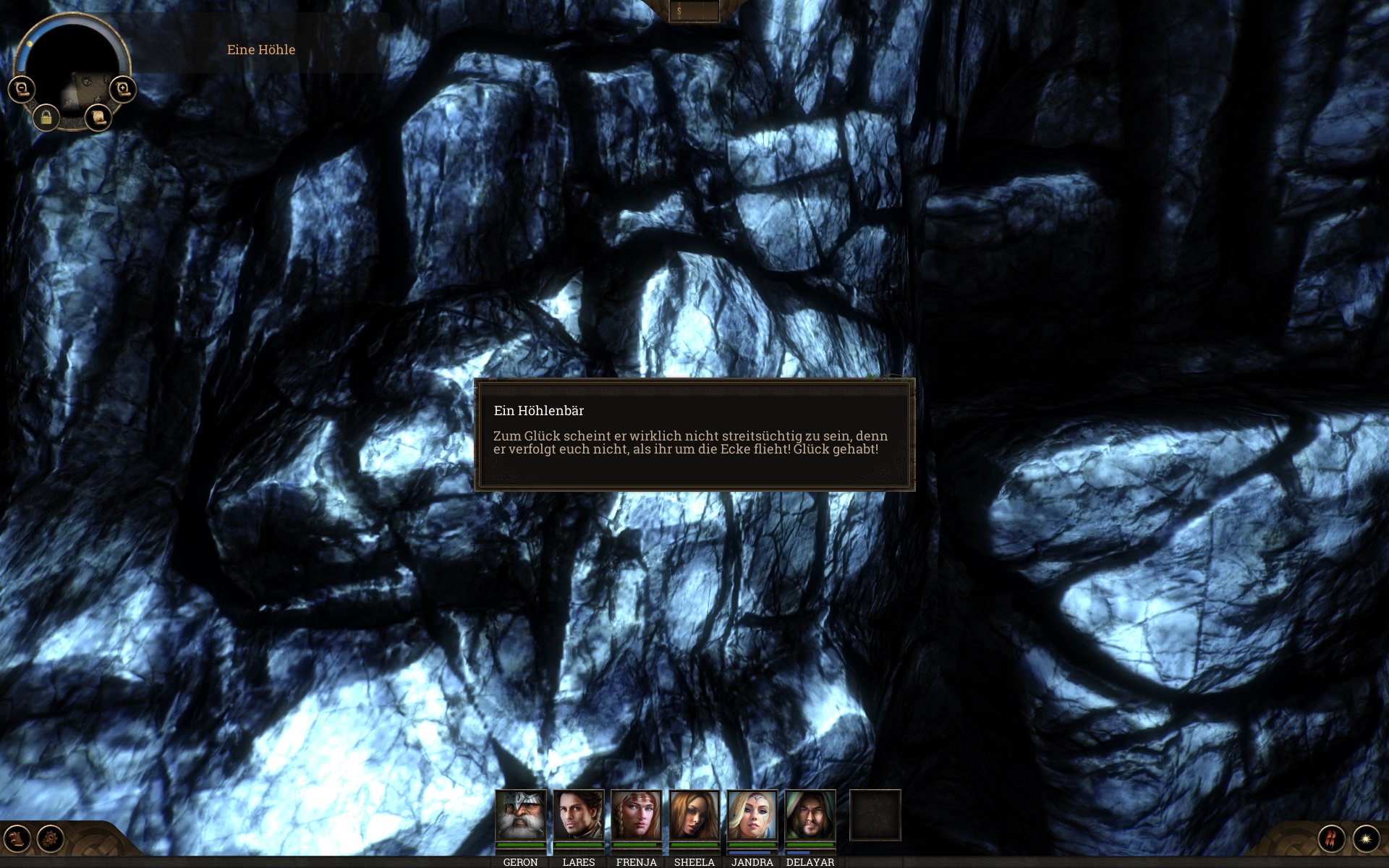Select Geron's portrait
Image resolution: width=1389 pixels, height=868 pixels.
point(520,816)
